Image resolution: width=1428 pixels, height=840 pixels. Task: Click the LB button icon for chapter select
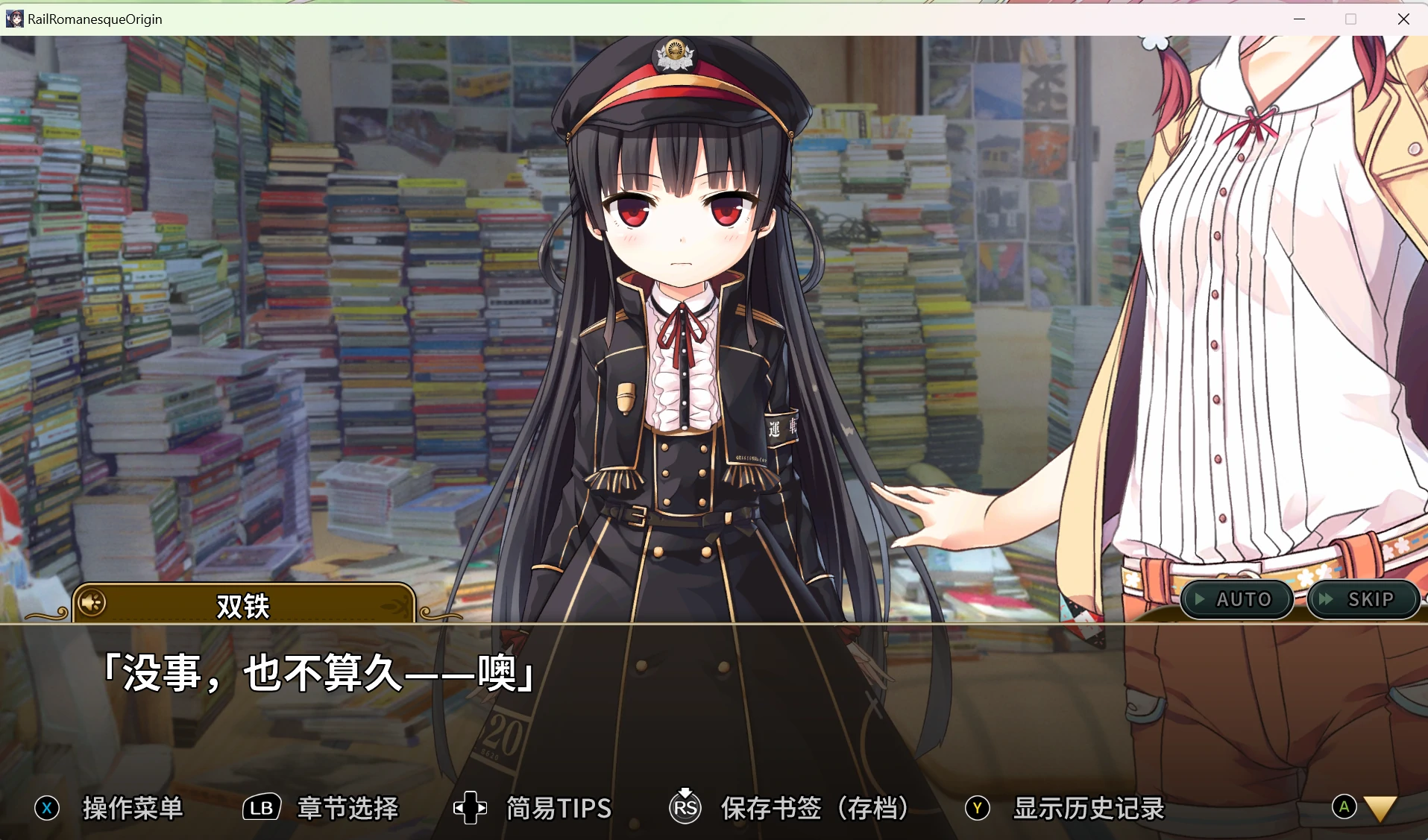pos(260,807)
